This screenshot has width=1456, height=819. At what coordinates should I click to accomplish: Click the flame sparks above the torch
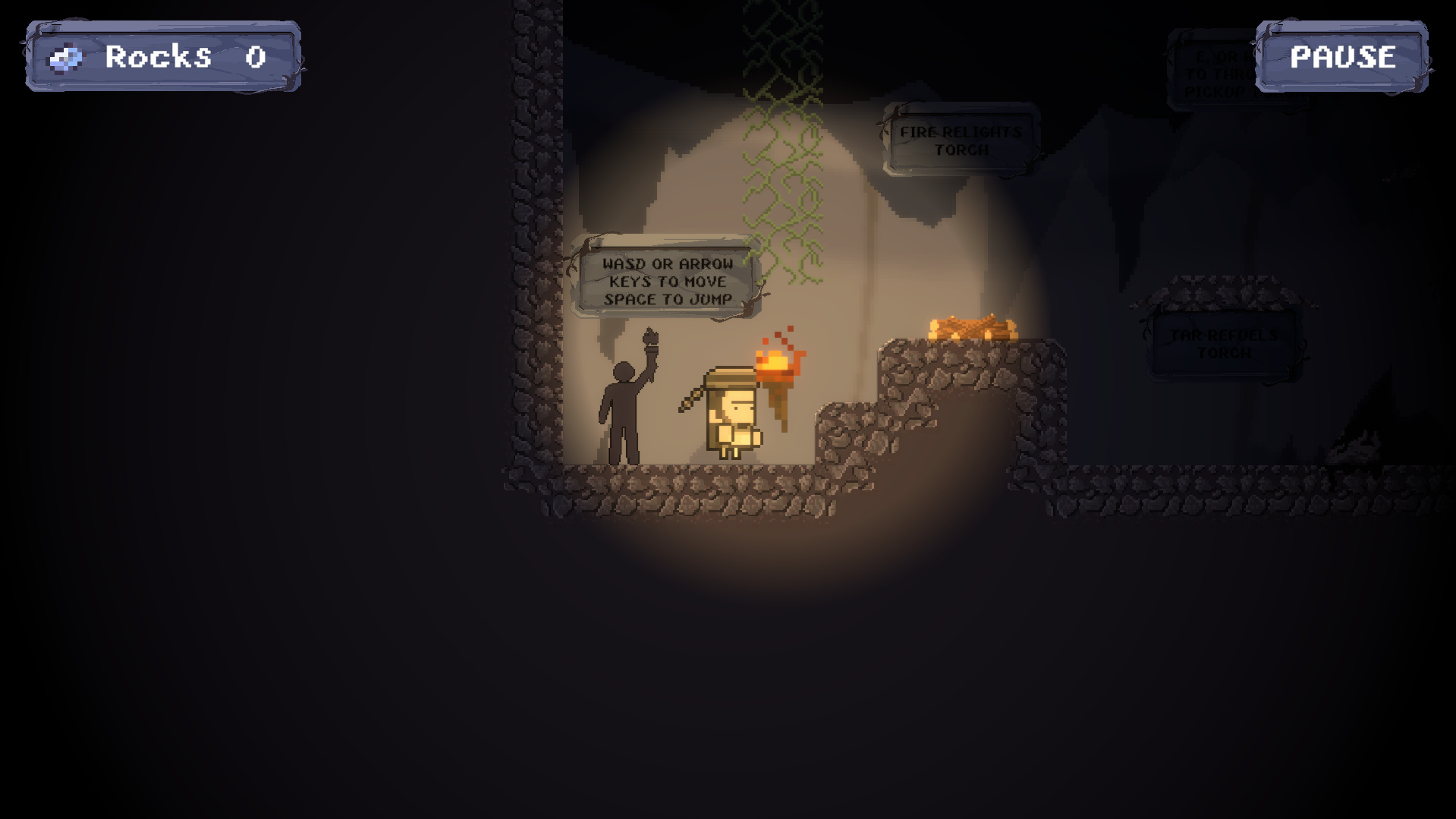click(x=778, y=338)
